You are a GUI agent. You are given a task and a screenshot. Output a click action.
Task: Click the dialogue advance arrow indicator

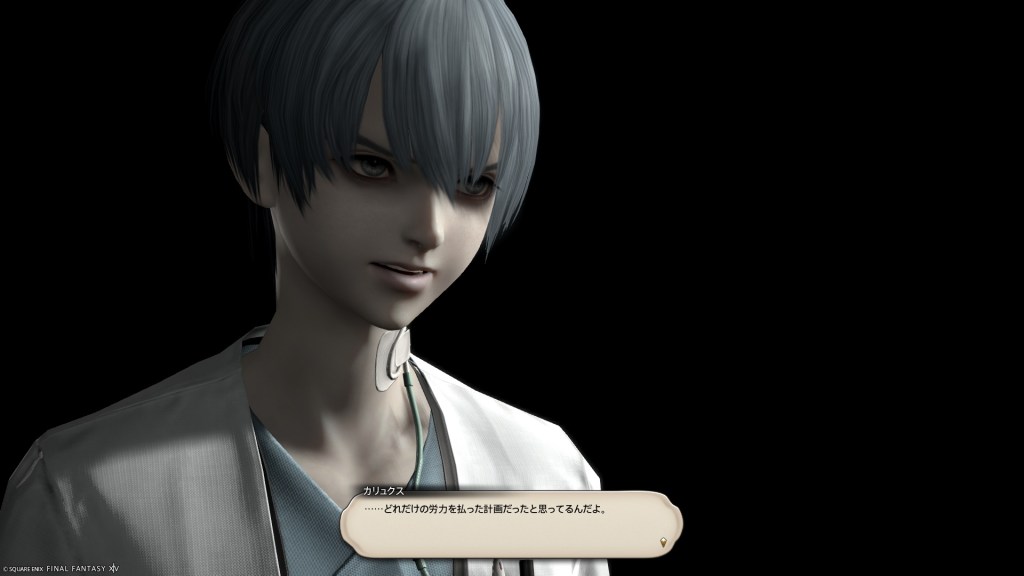(x=663, y=543)
